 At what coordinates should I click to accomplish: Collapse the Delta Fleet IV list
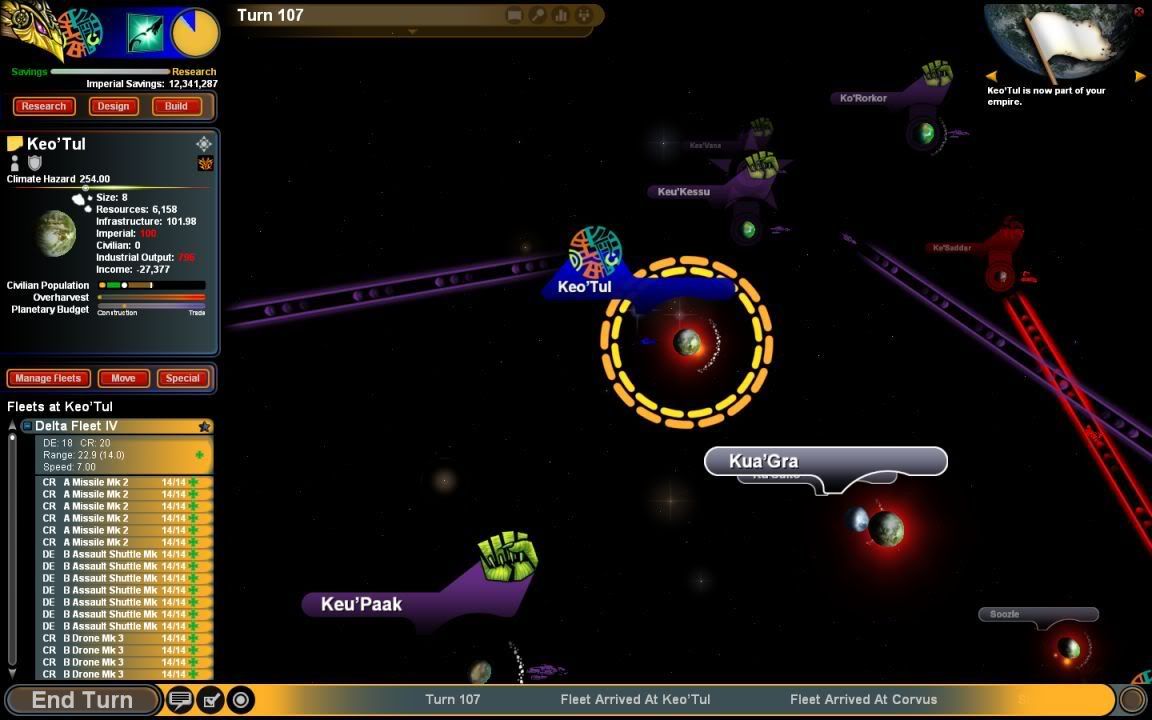pos(27,426)
